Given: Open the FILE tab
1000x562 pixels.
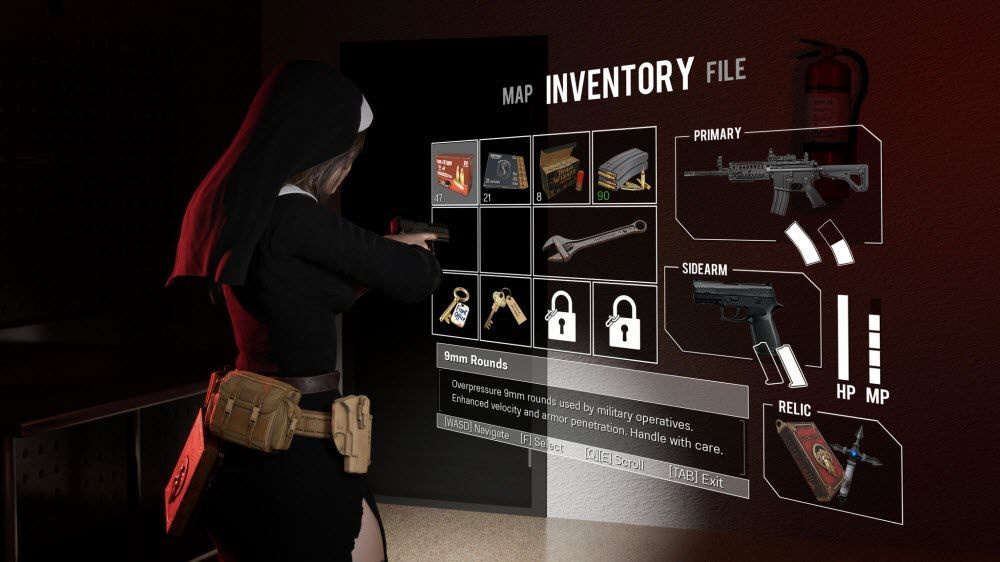Looking at the screenshot, I should (725, 72).
